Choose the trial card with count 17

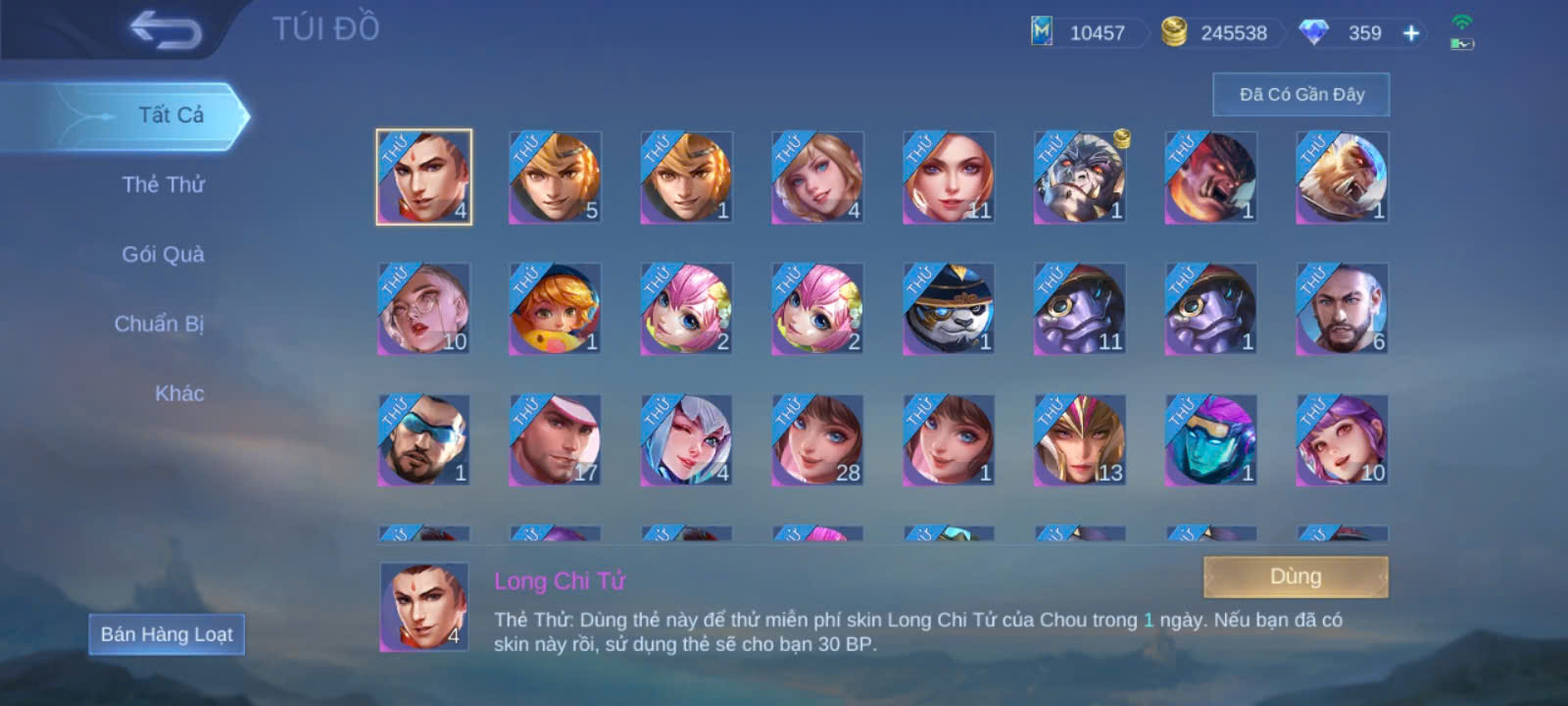[x=555, y=440]
